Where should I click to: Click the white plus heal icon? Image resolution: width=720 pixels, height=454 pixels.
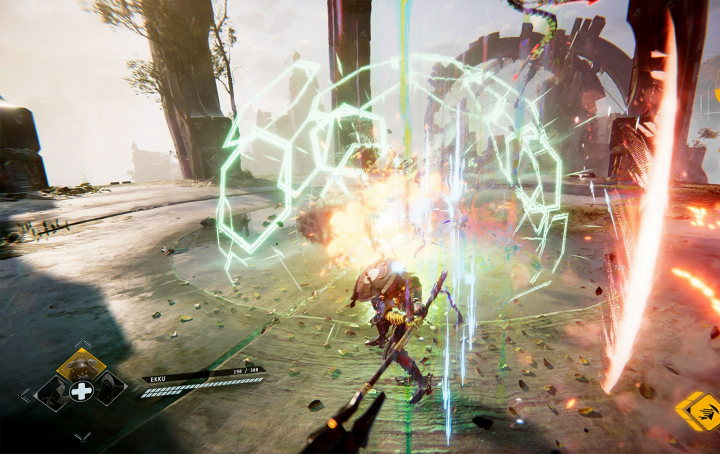(x=81, y=391)
